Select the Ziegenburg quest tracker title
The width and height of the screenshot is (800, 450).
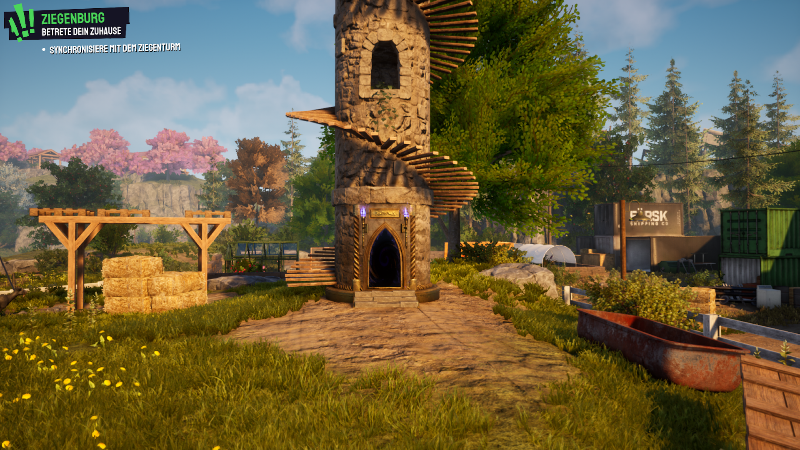(x=70, y=15)
